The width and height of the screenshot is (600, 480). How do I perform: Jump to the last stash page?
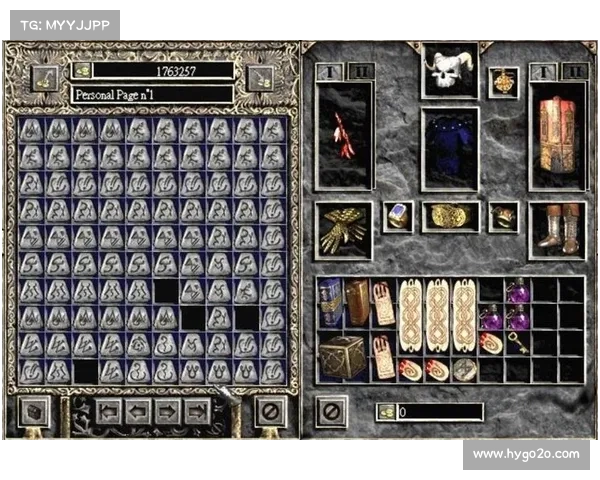196,411
